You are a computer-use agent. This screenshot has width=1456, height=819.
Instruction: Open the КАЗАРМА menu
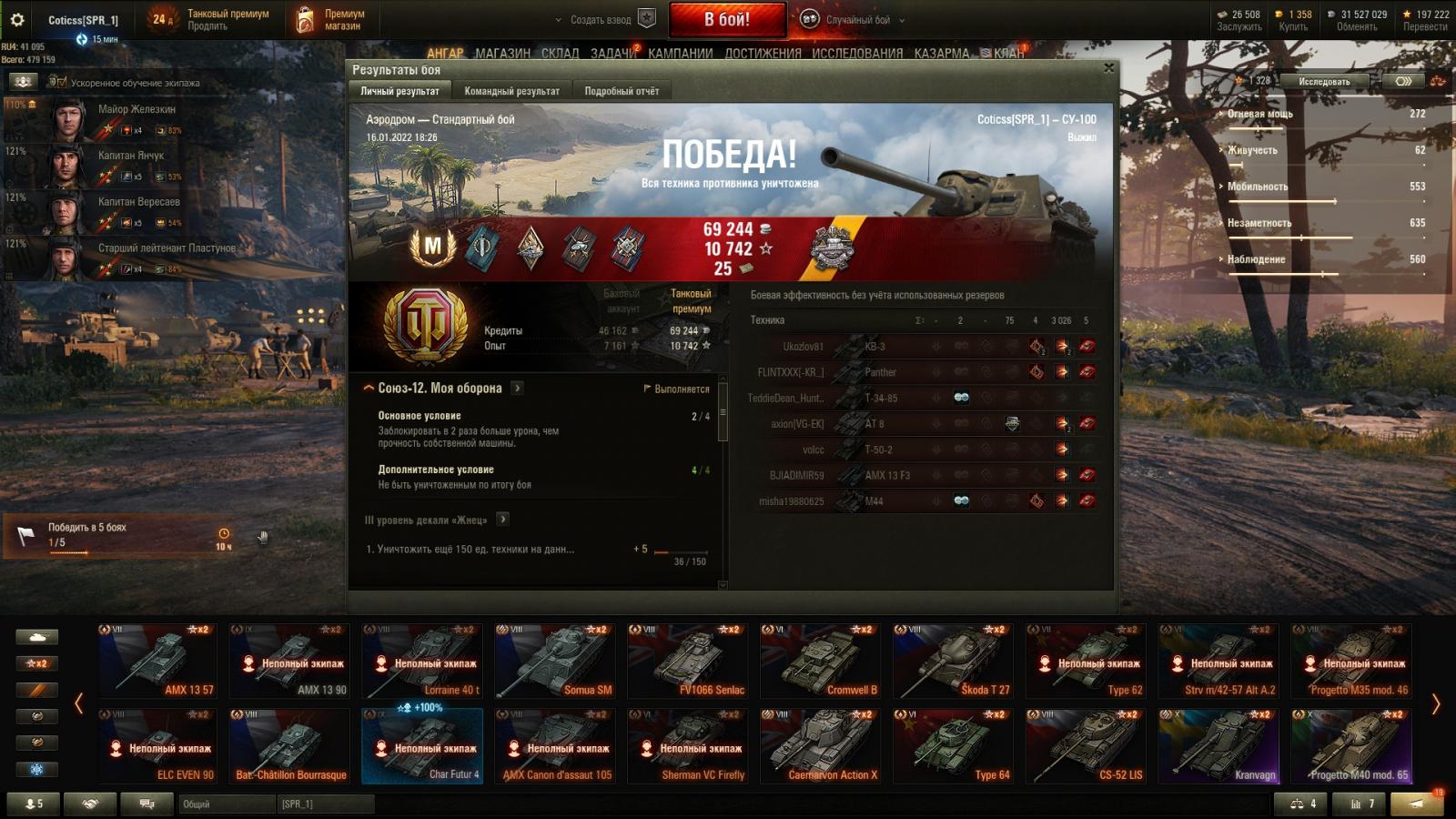942,53
